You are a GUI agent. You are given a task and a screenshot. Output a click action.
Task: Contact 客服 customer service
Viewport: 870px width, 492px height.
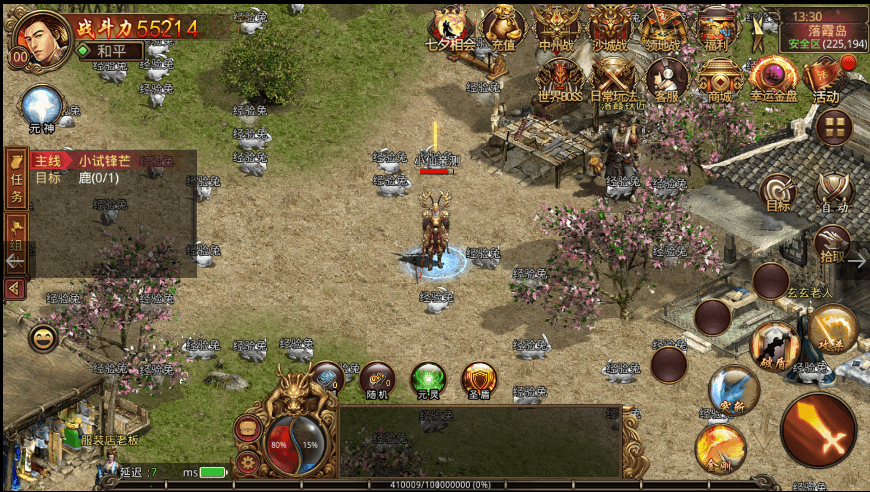666,78
